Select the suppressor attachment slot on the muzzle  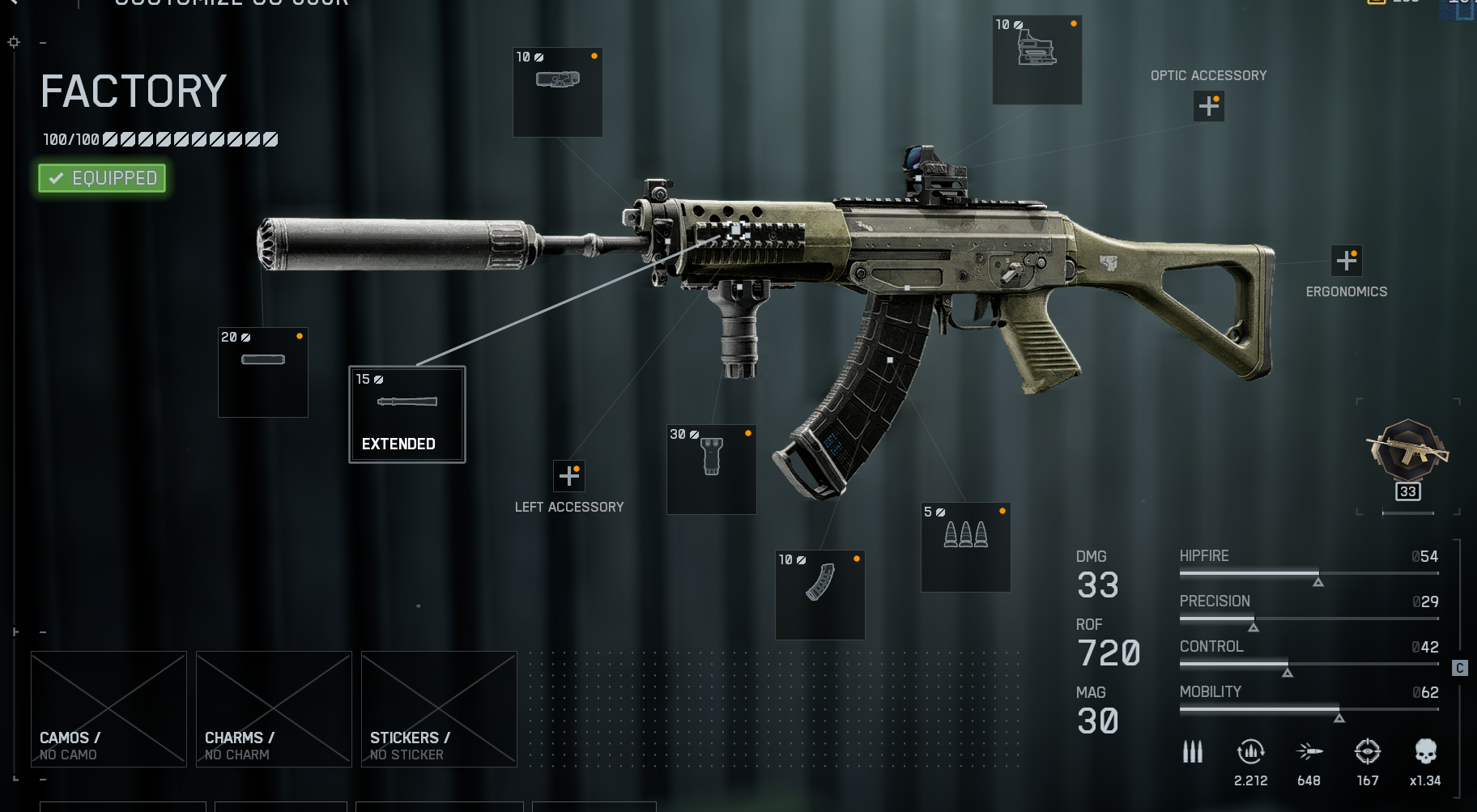[262, 372]
